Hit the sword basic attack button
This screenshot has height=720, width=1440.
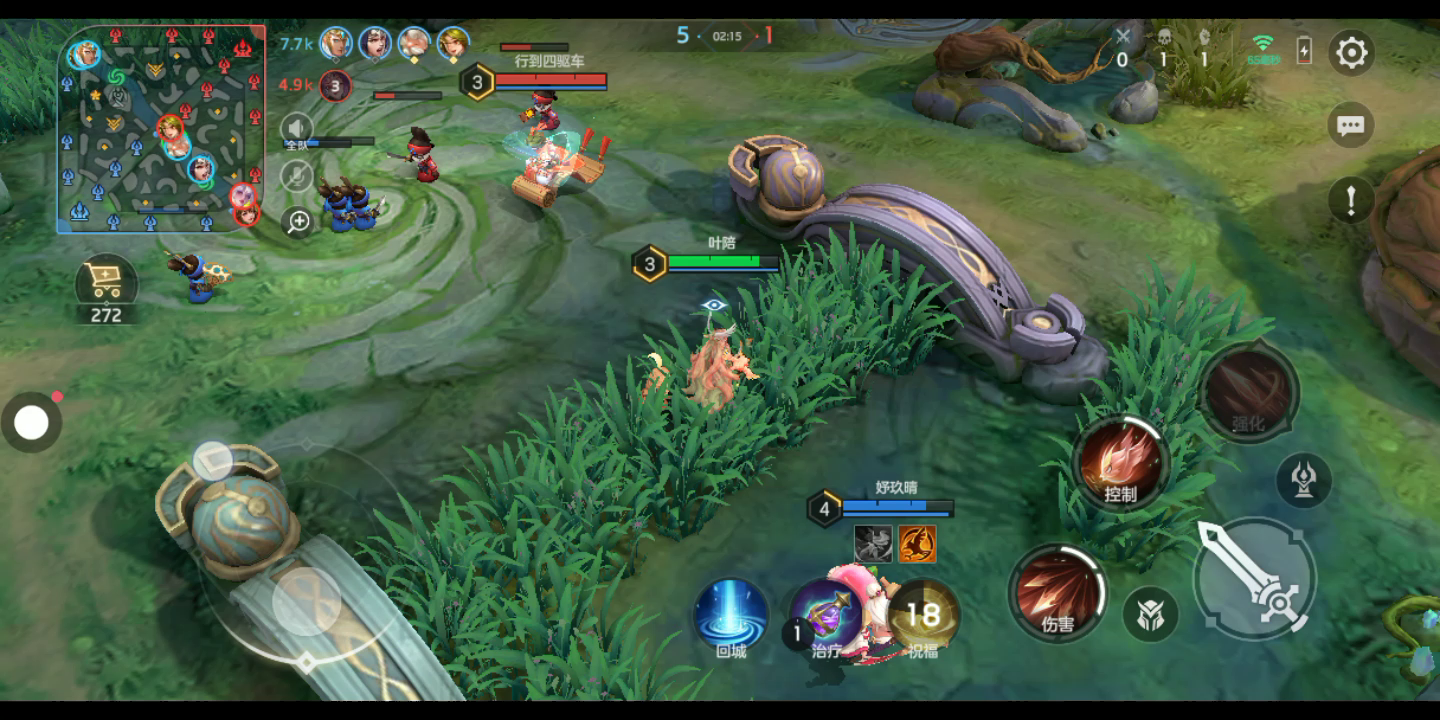1255,578
